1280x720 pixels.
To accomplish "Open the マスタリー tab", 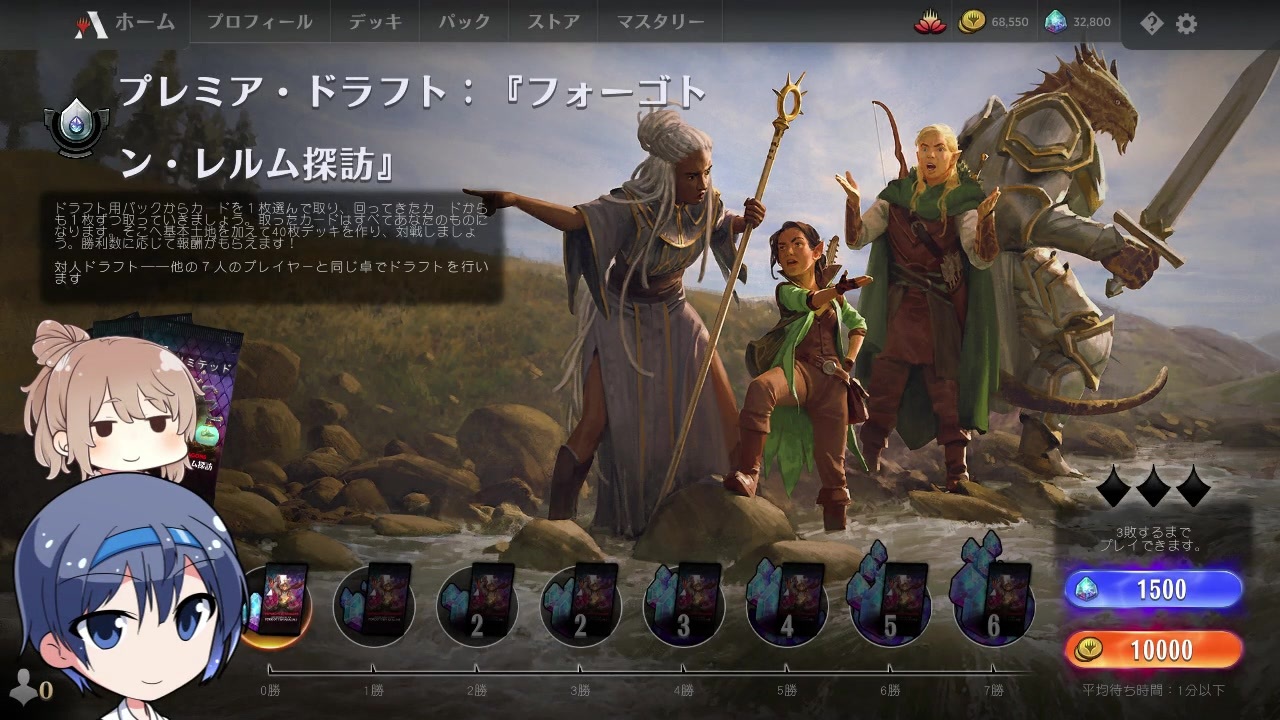I will [660, 20].
